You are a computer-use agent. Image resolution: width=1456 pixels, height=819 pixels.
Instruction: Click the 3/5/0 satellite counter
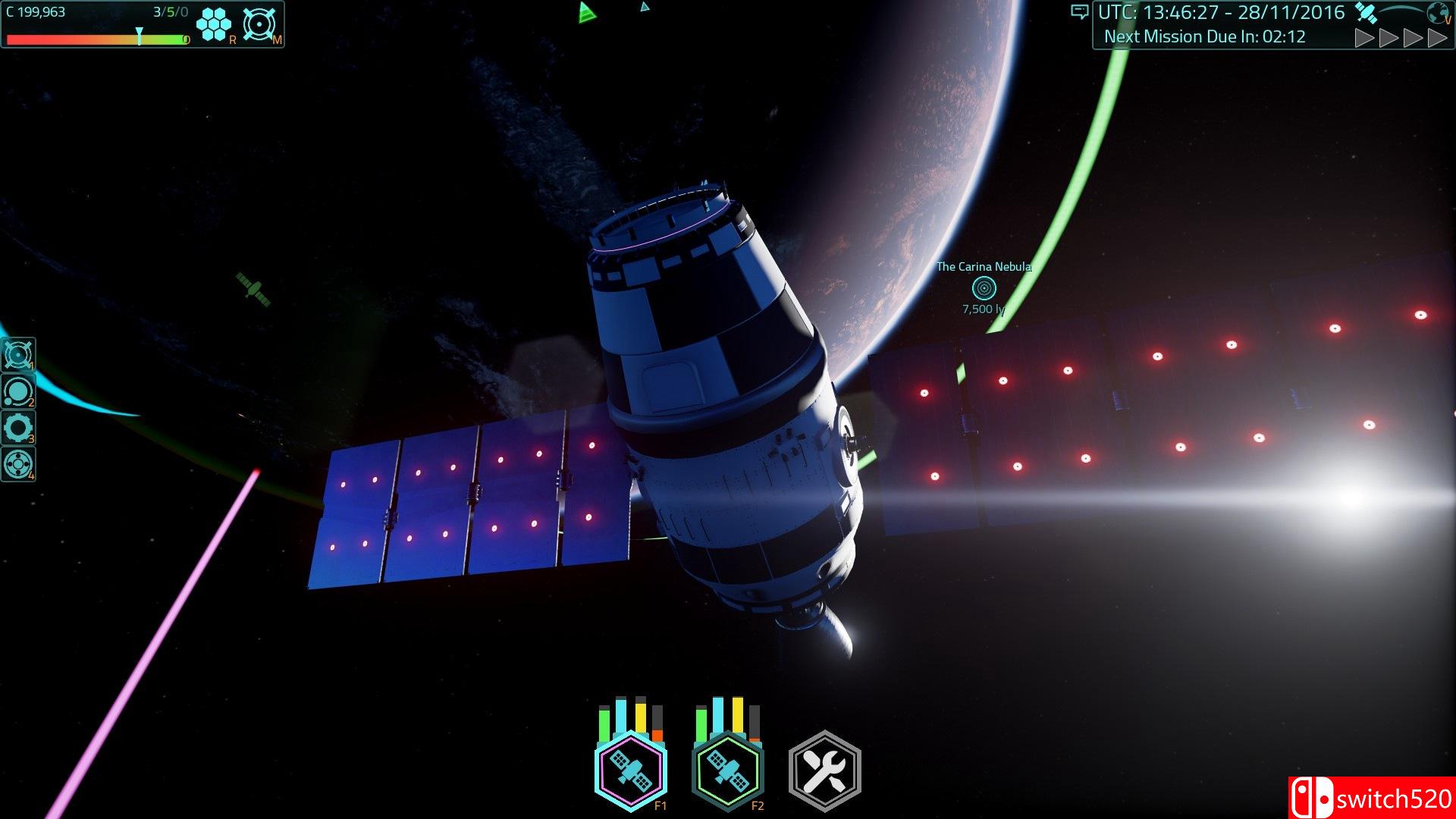(168, 11)
